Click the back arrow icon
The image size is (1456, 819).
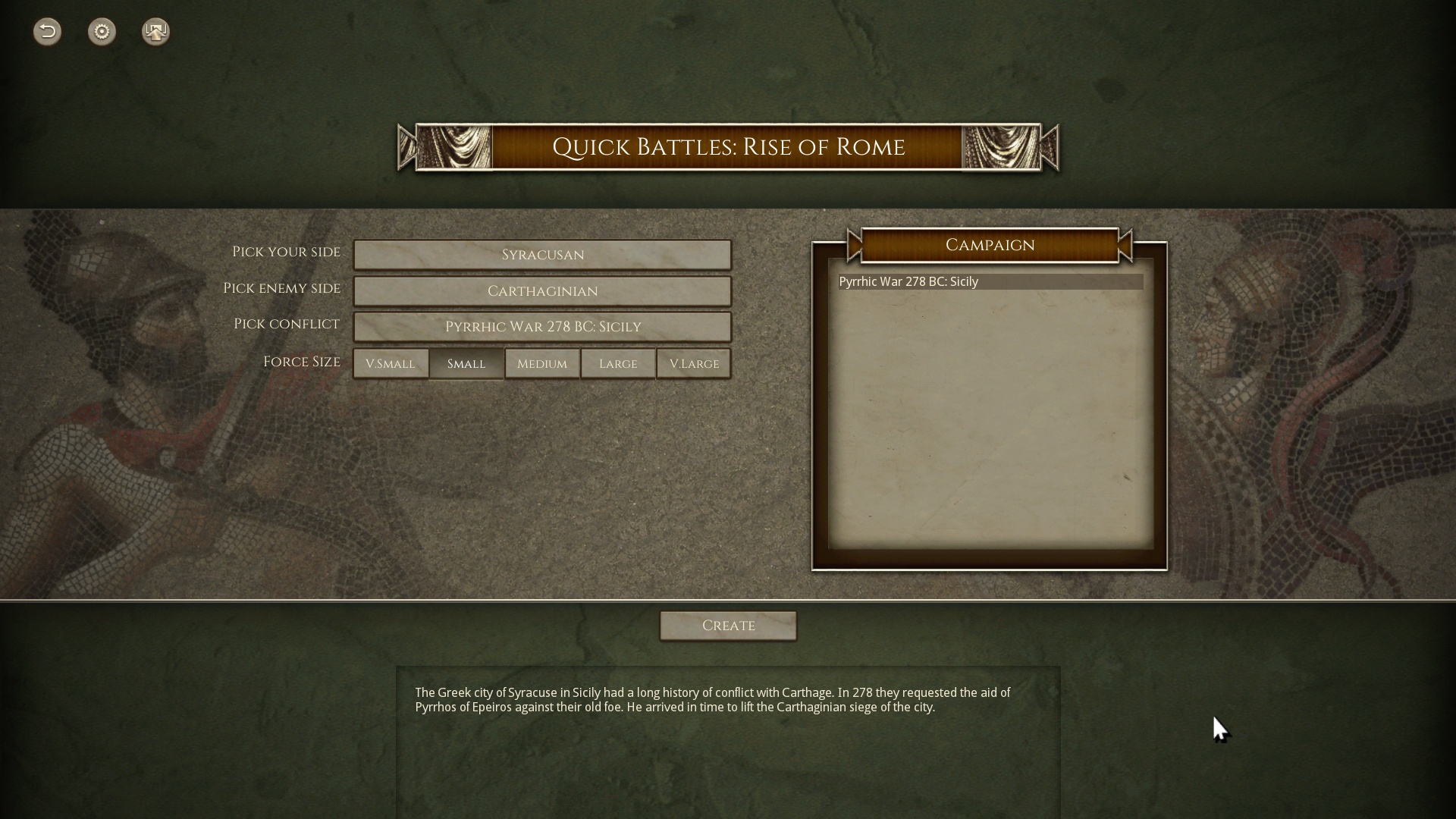pos(47,32)
